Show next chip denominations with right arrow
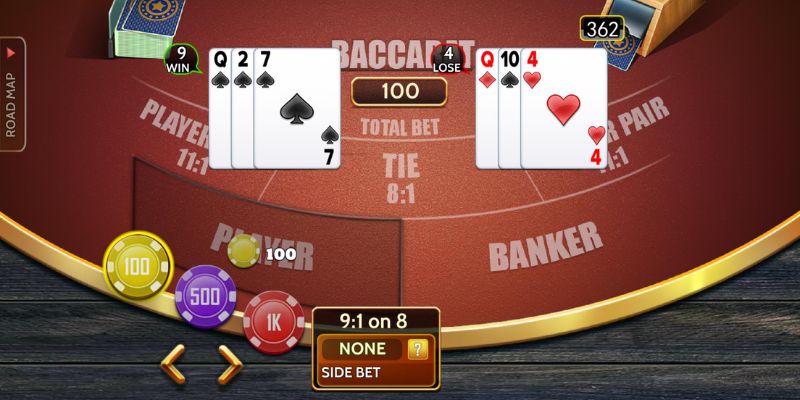Screen dimensions: 800x400 pos(229,365)
